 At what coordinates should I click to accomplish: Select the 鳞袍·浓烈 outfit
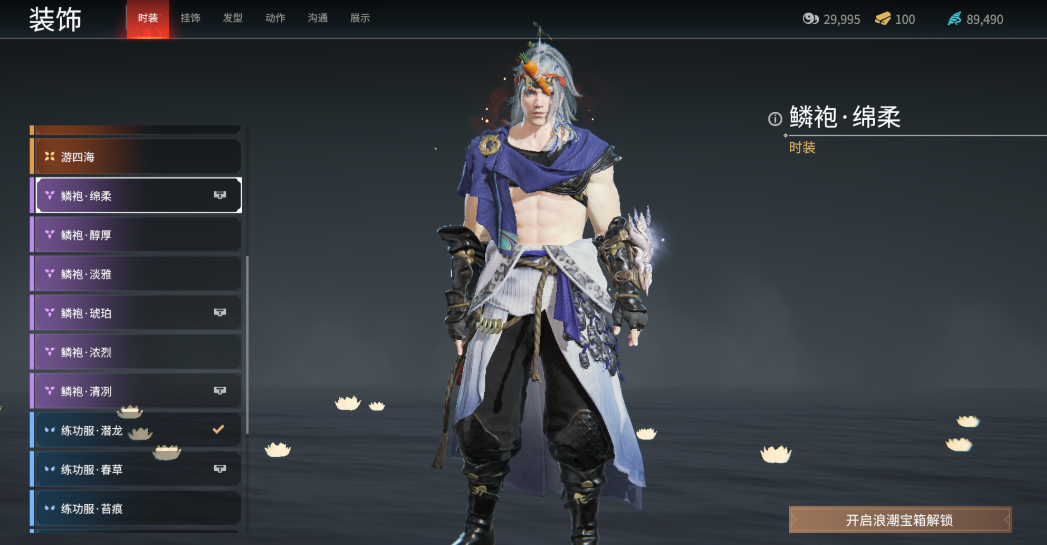(138, 352)
